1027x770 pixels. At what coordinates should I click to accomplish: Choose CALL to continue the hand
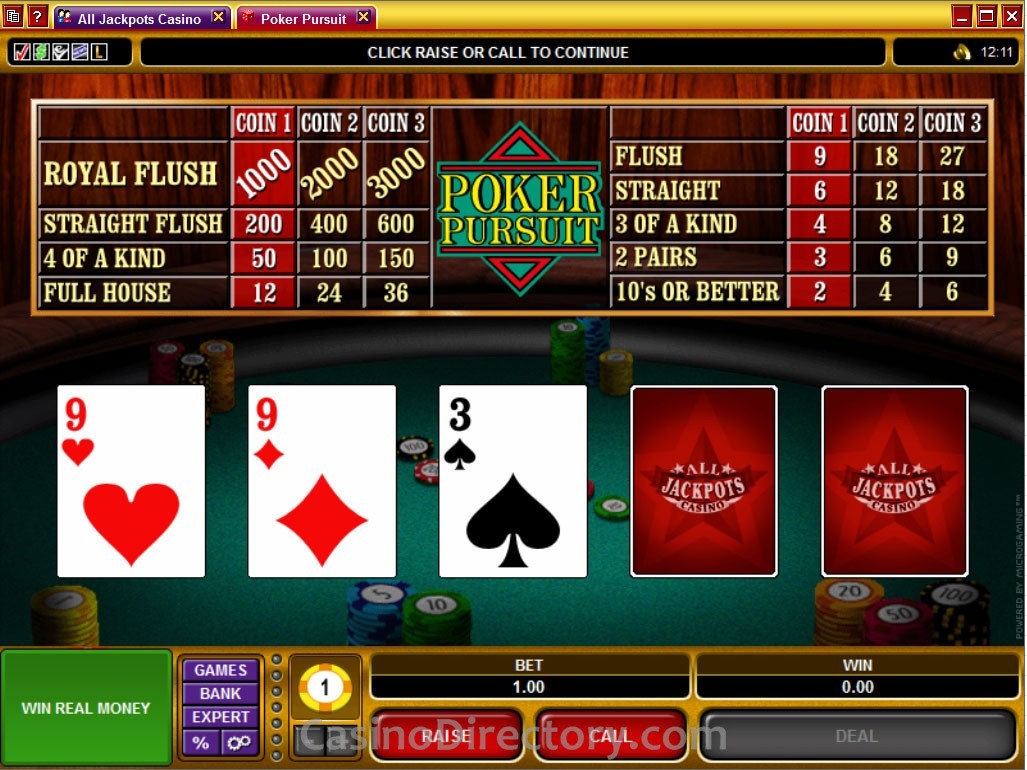[610, 735]
